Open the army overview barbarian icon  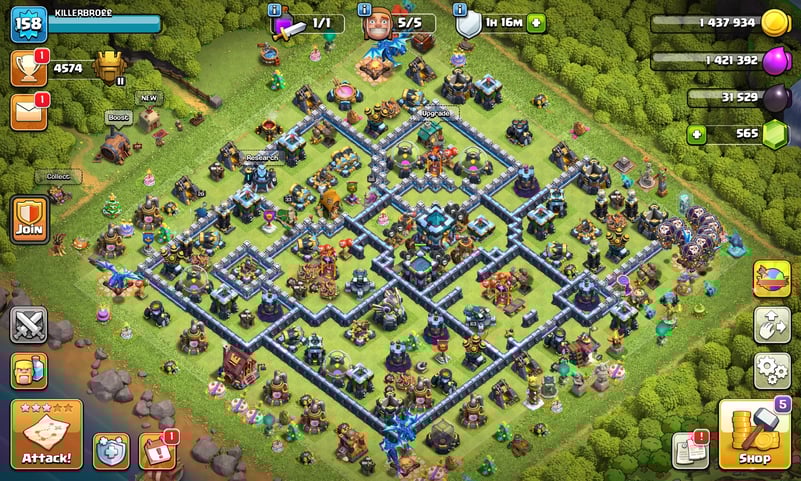point(29,372)
